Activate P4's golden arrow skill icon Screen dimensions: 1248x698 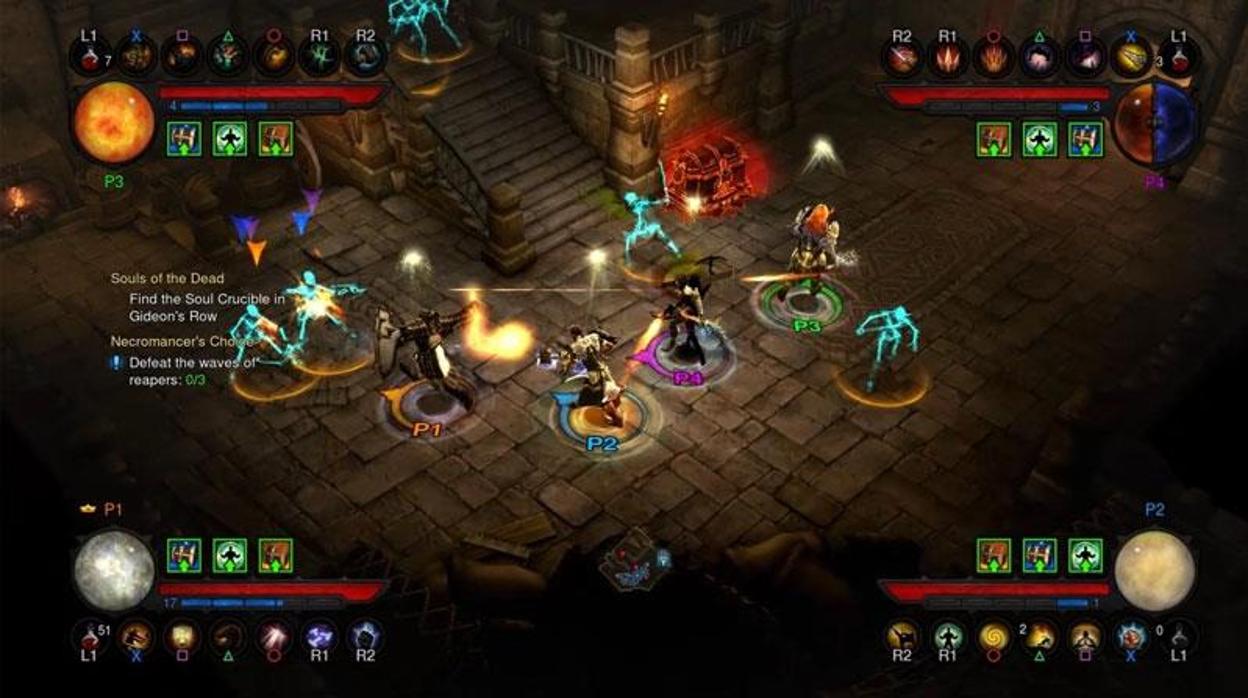[1133, 57]
